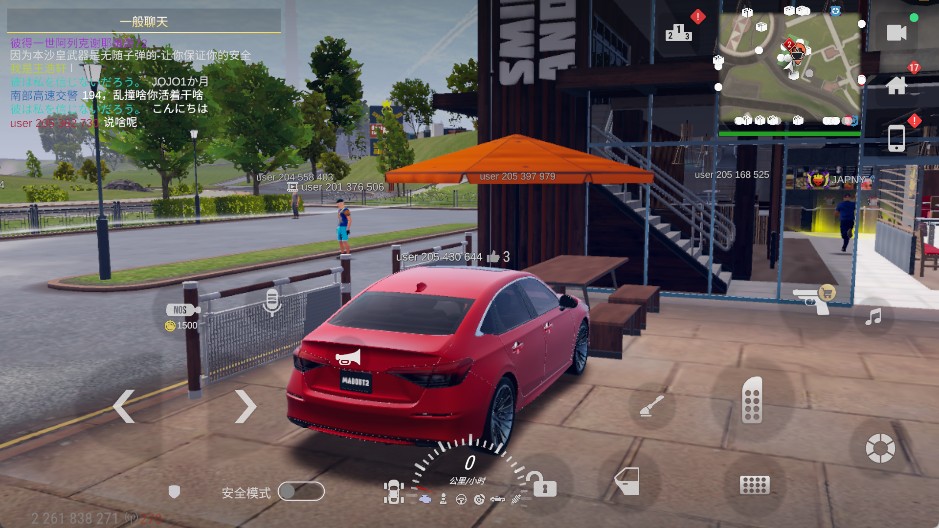Screen dimensions: 939x528
Task: Switch the camera view icon
Action: 896,33
